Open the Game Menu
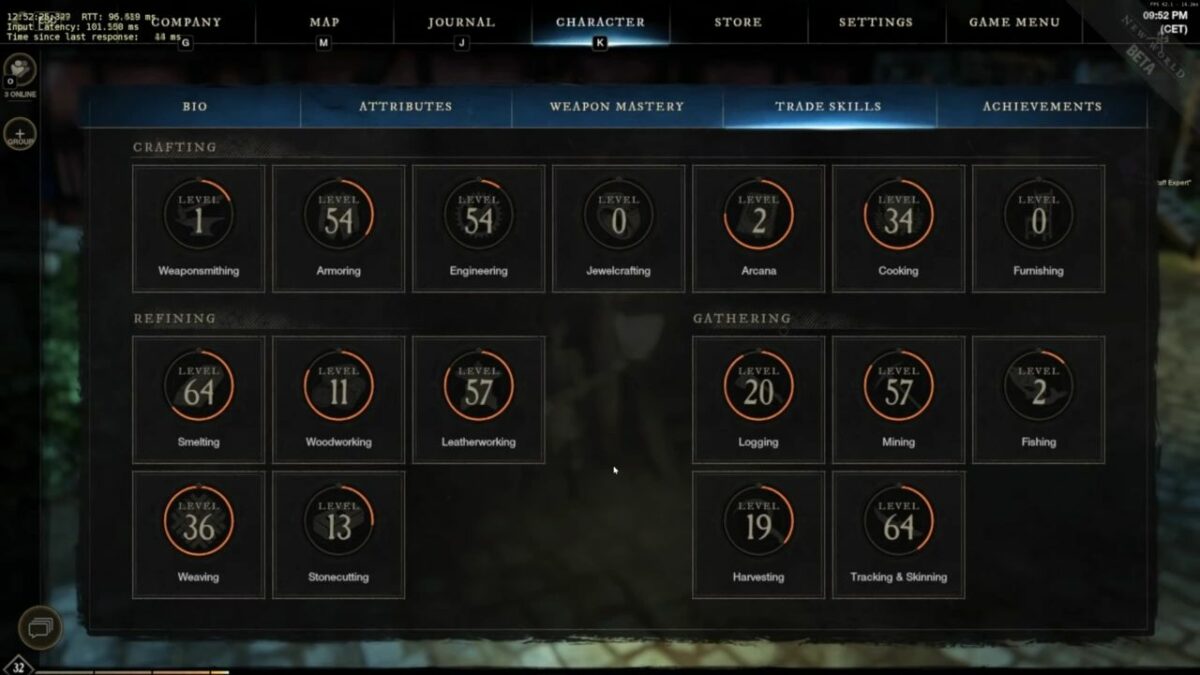 tap(1014, 22)
